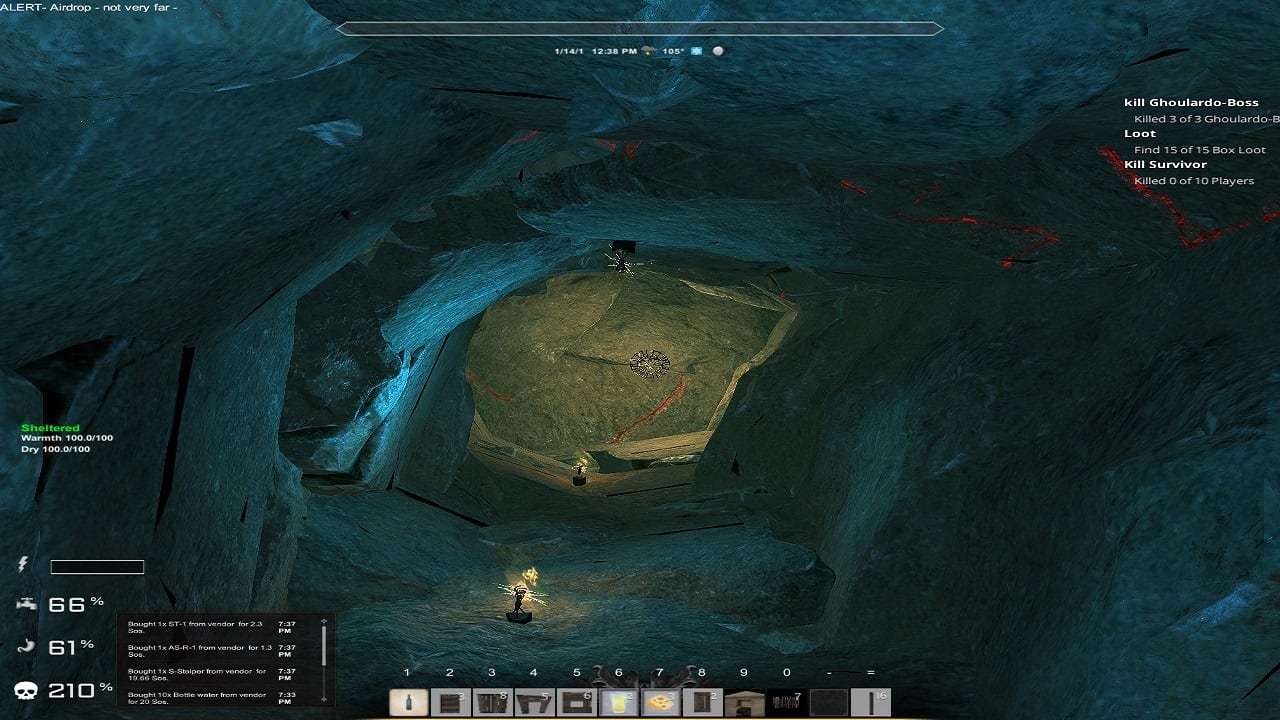Select the yellow drink jar slot
Image resolution: width=1280 pixels, height=720 pixels.
coord(619,703)
